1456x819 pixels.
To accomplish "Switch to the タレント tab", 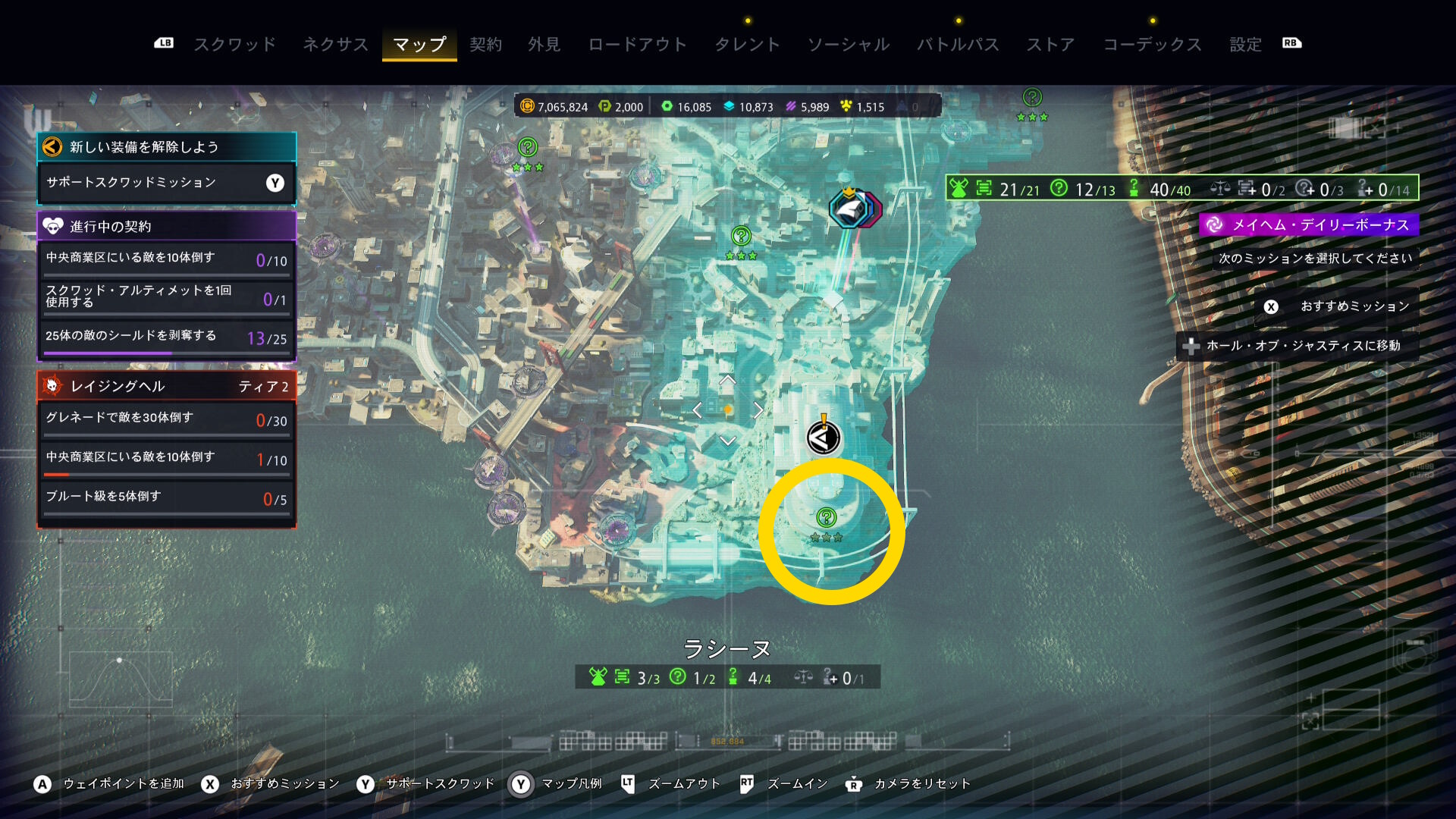I will 747,44.
